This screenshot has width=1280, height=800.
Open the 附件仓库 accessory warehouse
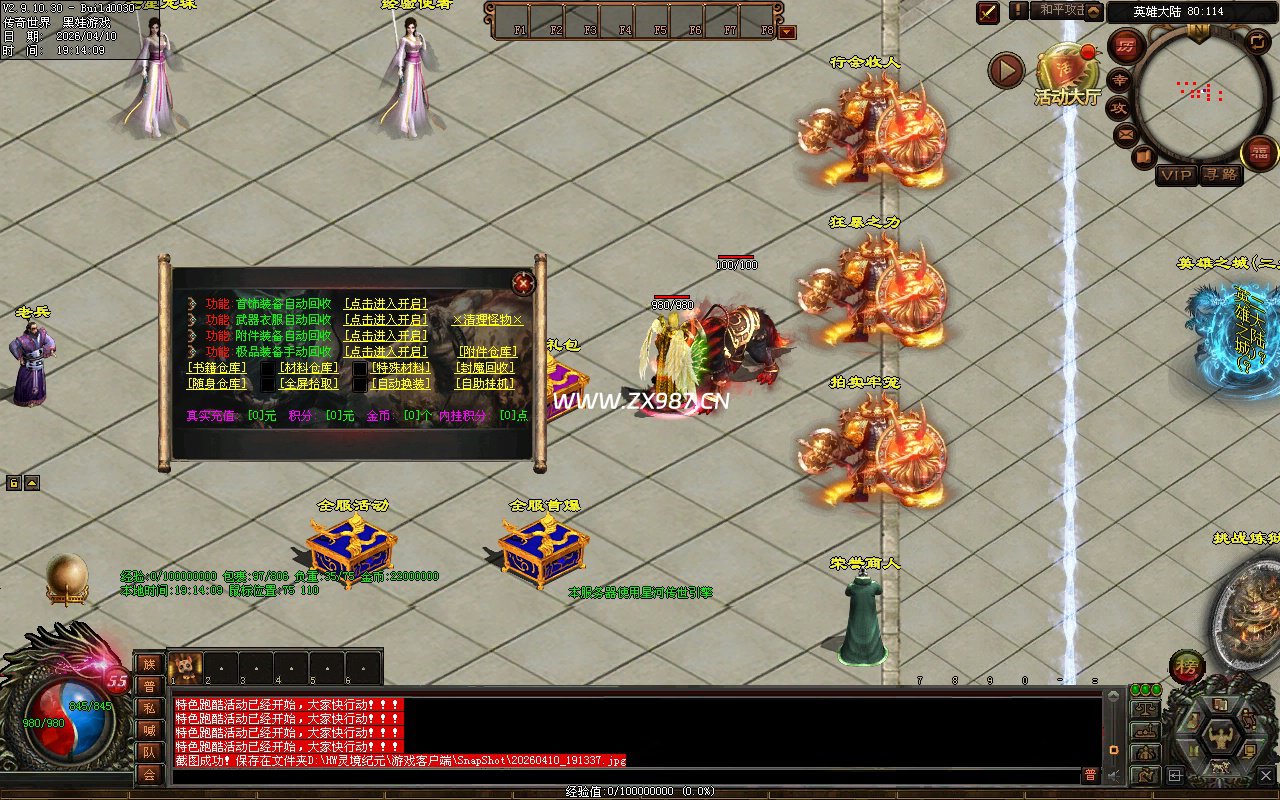[487, 352]
